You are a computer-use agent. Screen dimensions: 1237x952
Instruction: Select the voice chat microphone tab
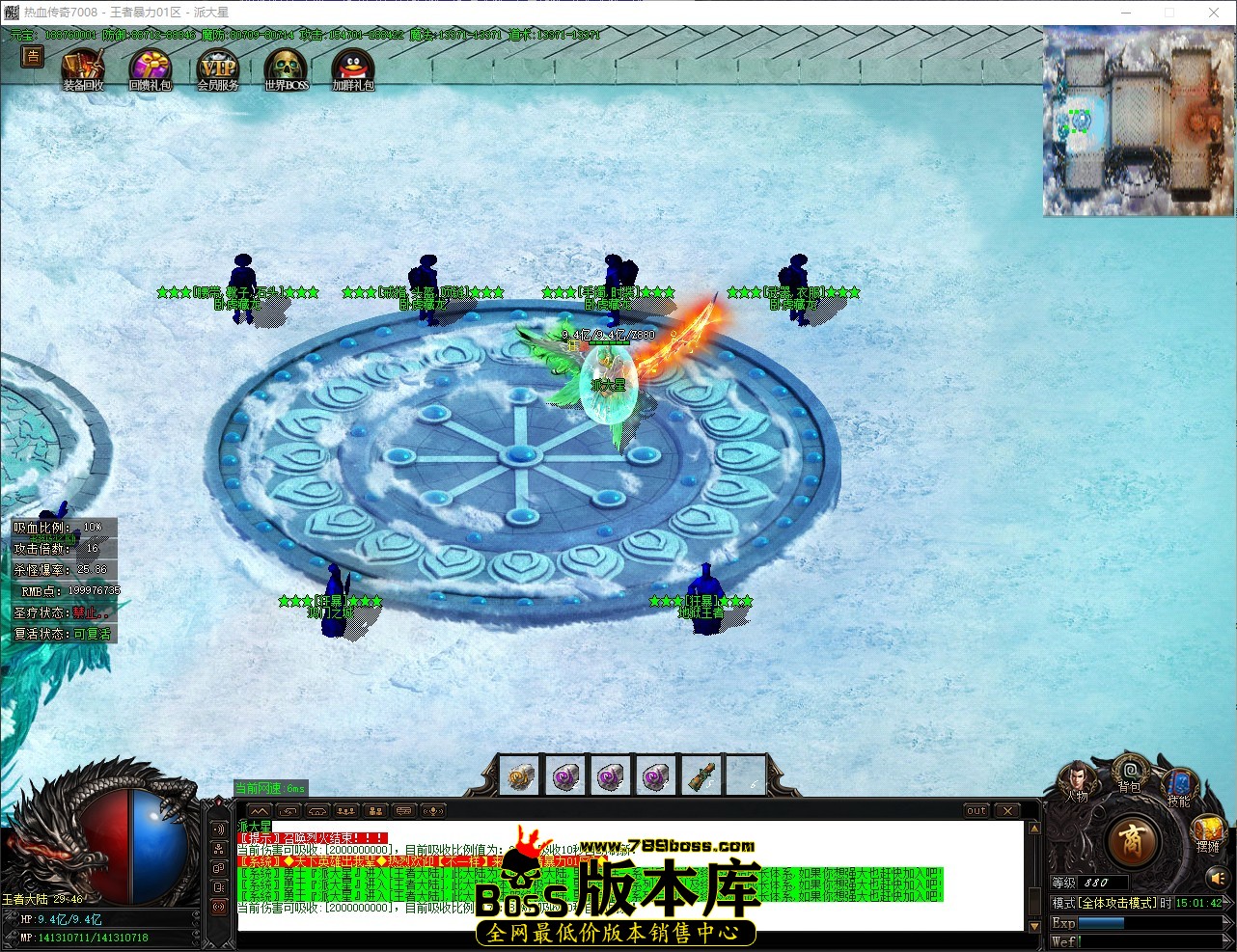[x=432, y=810]
